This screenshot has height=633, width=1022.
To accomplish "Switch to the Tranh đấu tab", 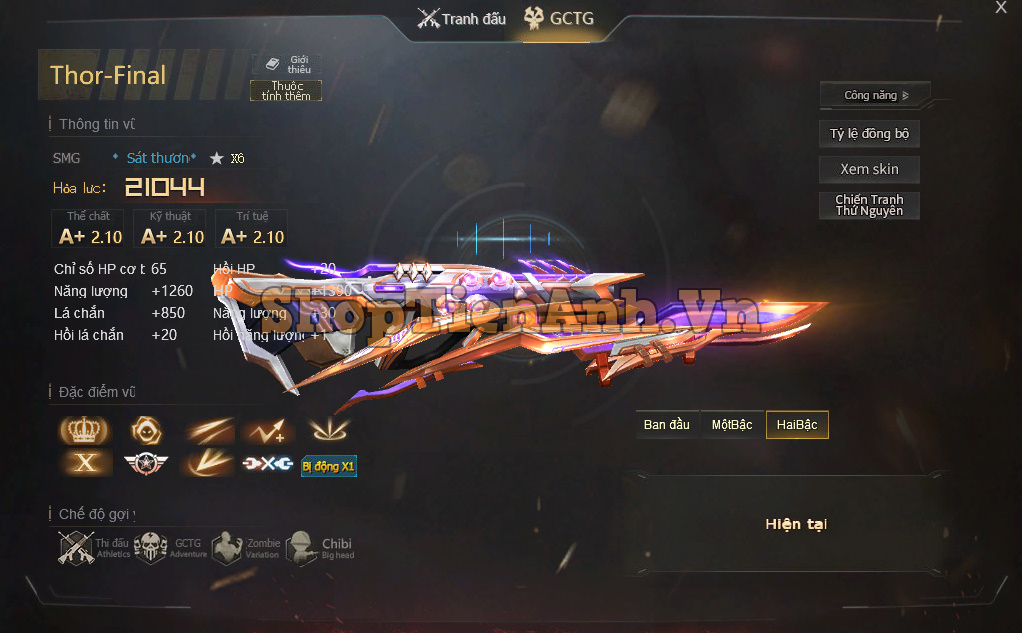I will pyautogui.click(x=462, y=19).
